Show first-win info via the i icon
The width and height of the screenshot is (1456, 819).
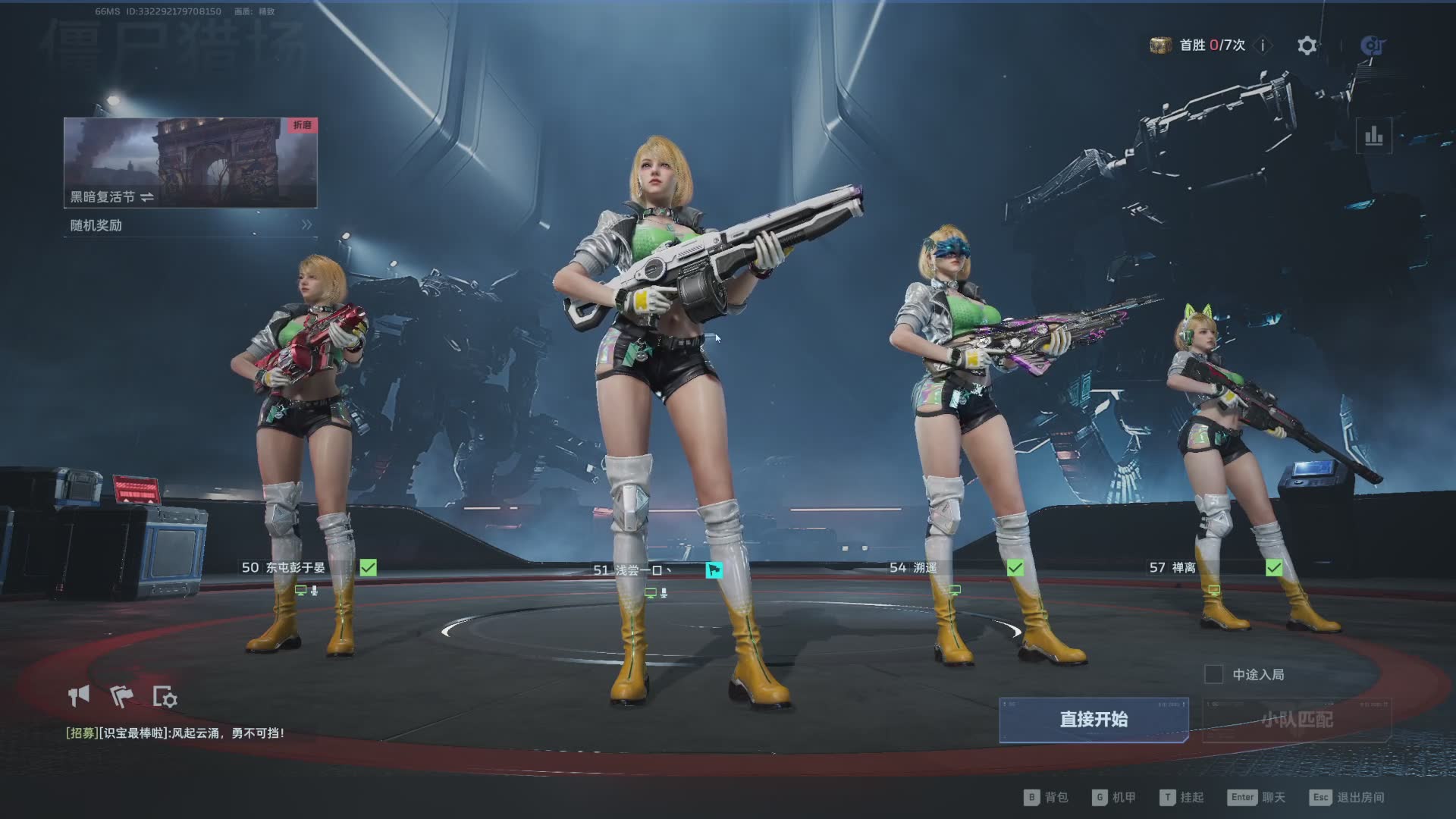point(1263,45)
